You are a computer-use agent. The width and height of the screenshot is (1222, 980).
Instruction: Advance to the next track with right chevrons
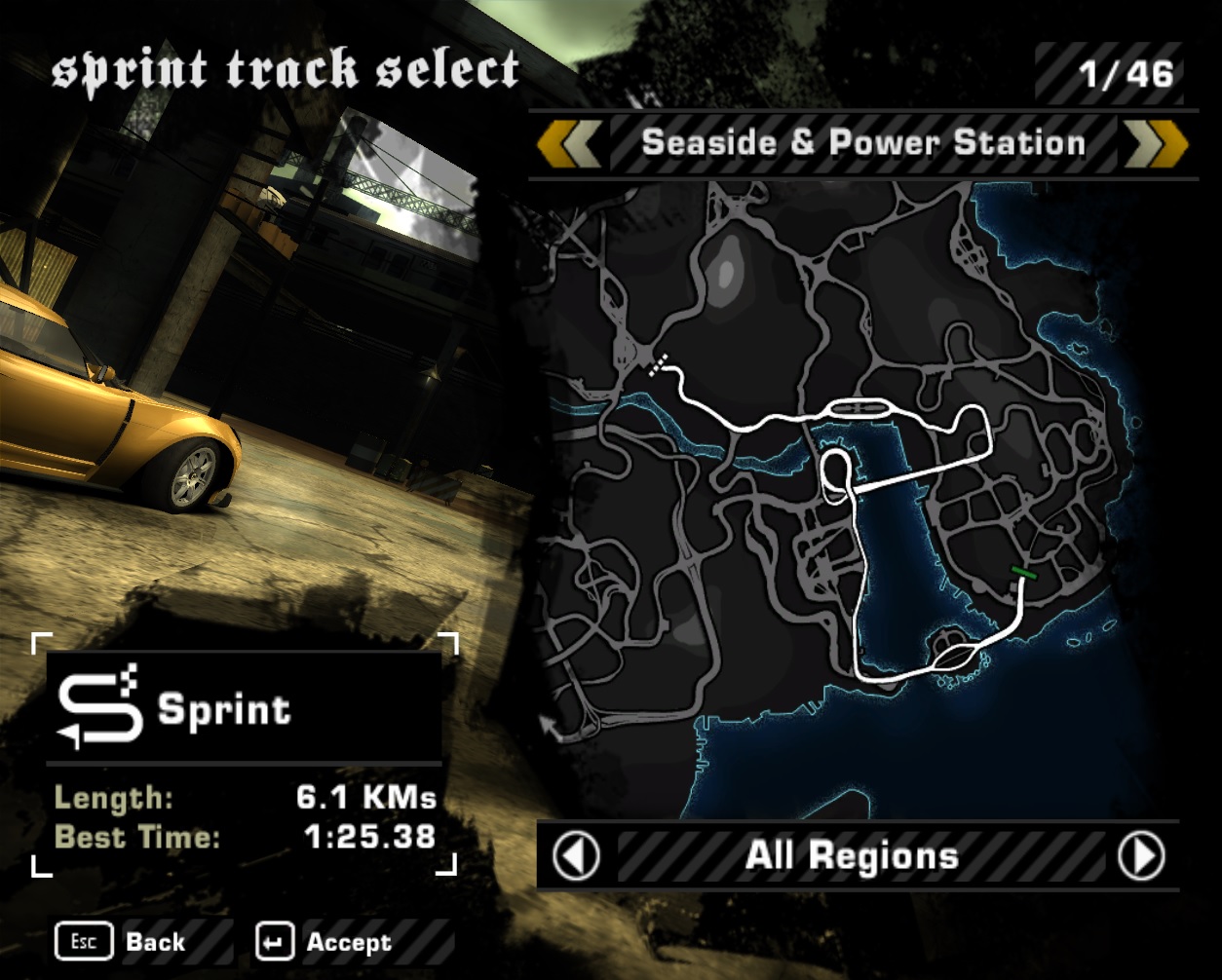click(x=1157, y=145)
